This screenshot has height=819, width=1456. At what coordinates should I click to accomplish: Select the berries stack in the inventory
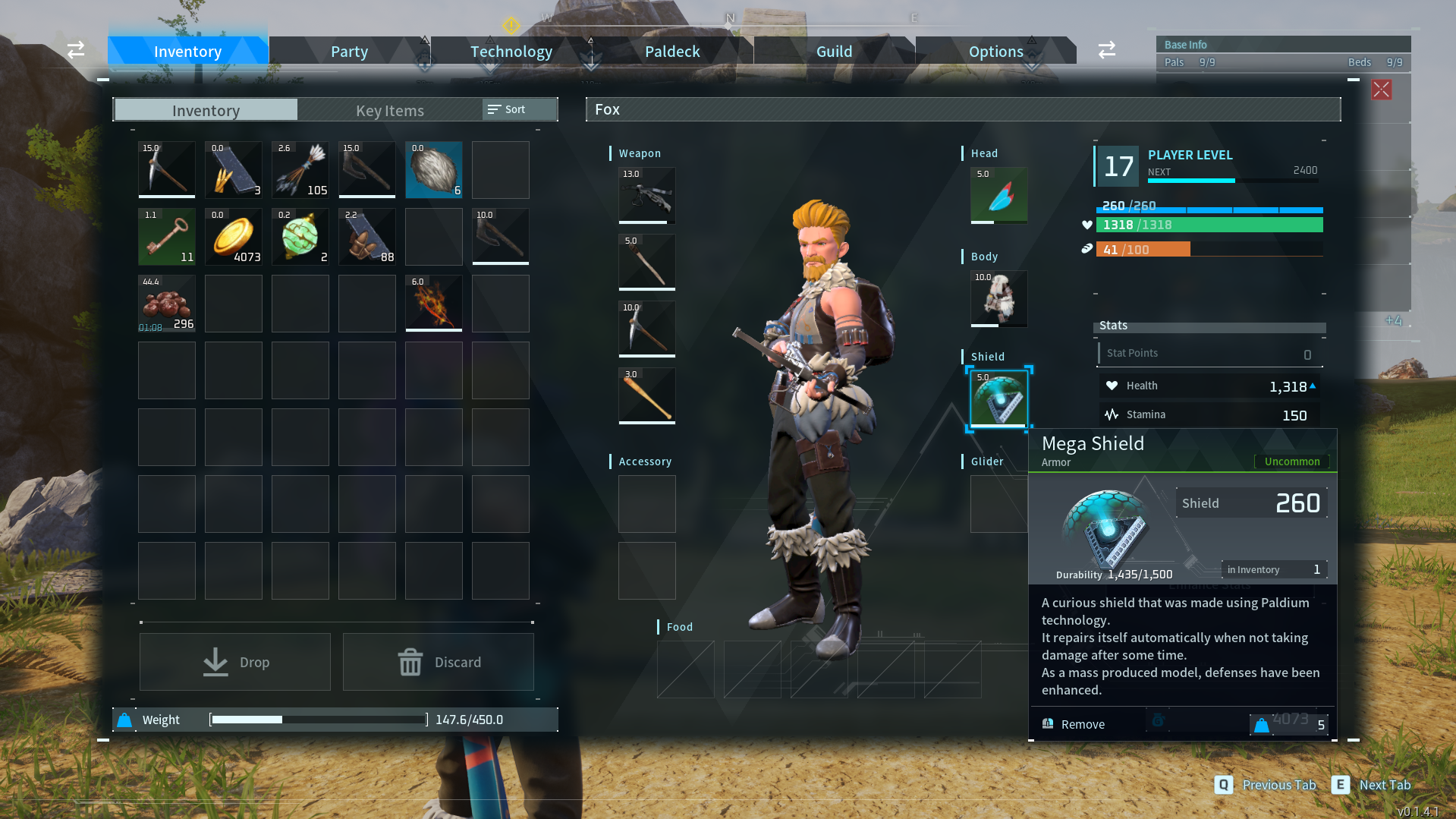point(166,303)
